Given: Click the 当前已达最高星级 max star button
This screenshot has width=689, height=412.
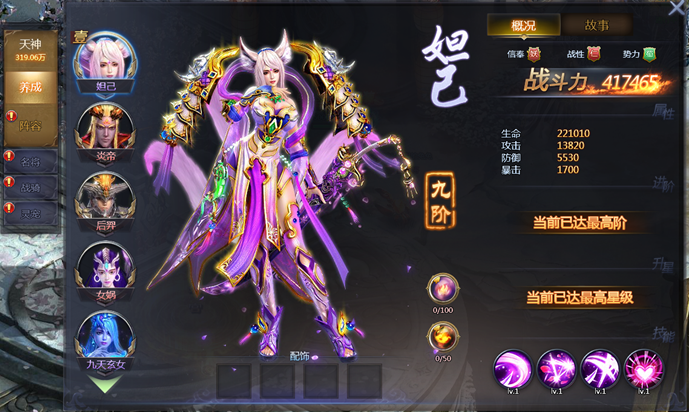Looking at the screenshot, I should tap(580, 297).
